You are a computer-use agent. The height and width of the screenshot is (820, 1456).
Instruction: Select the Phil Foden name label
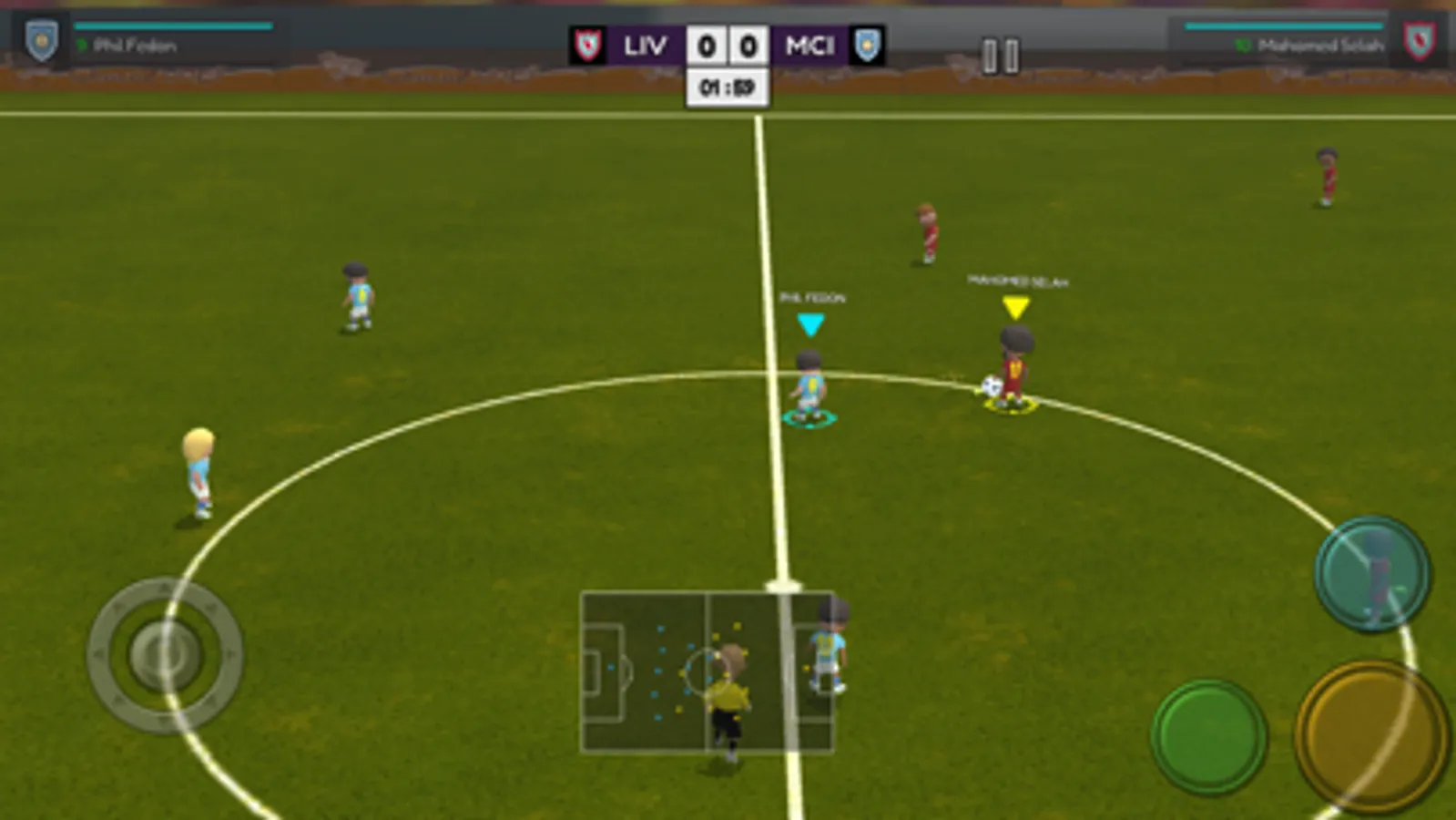811,296
